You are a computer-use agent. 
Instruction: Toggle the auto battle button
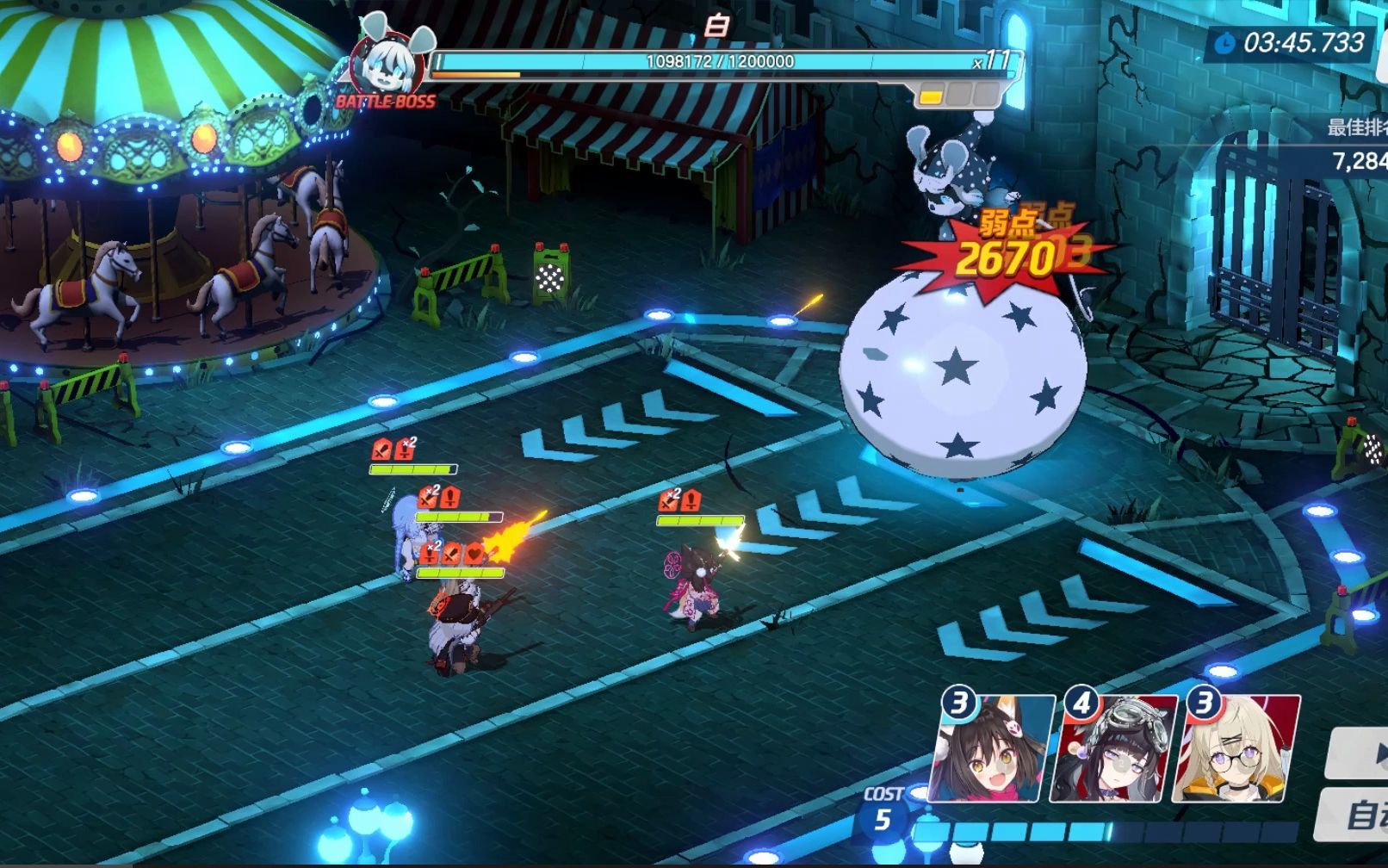[x=1358, y=814]
